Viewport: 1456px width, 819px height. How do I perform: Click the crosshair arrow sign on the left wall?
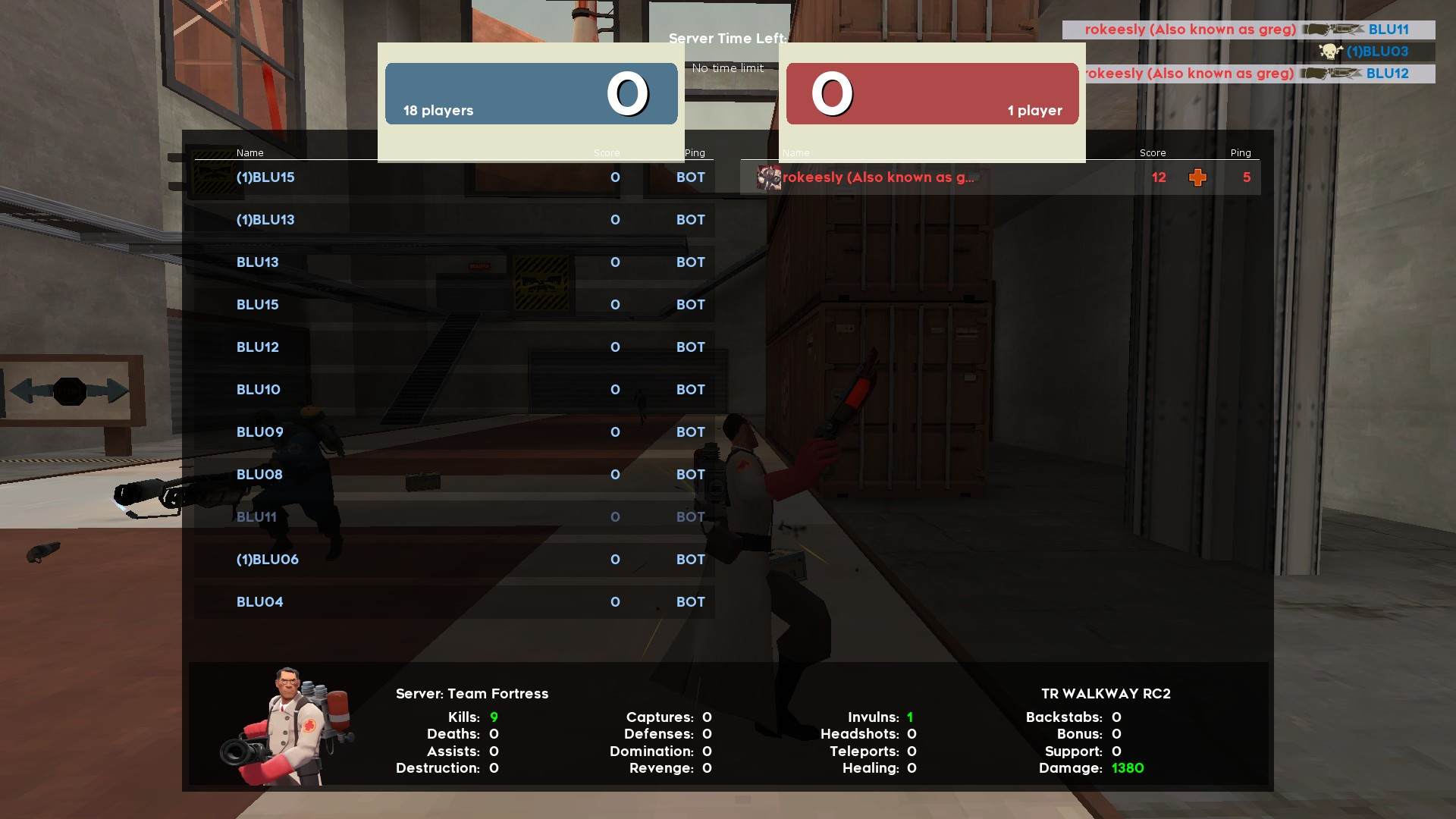point(70,390)
